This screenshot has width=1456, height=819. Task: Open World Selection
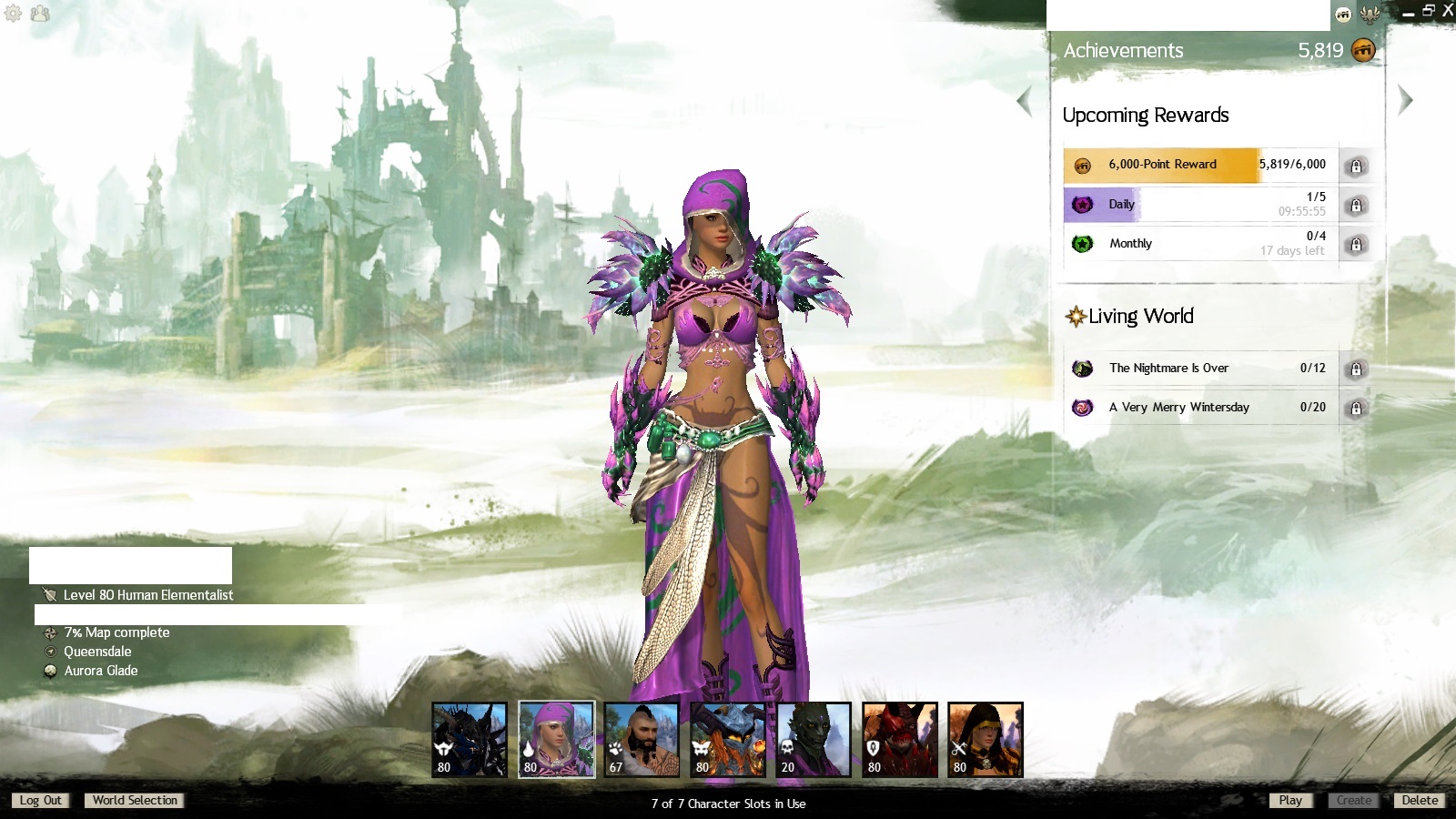coord(135,801)
